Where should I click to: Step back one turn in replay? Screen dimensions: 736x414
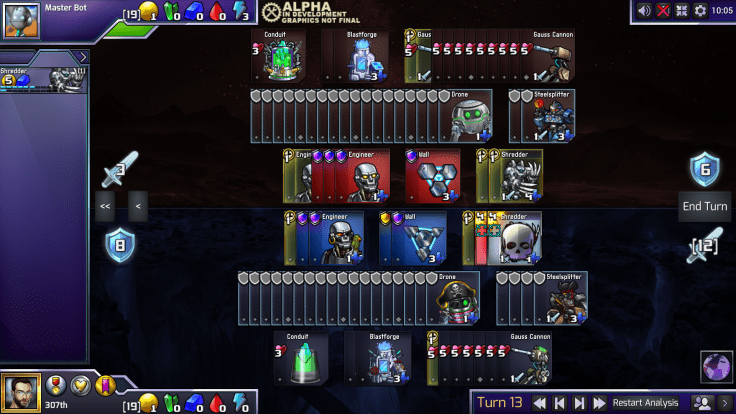(560, 403)
